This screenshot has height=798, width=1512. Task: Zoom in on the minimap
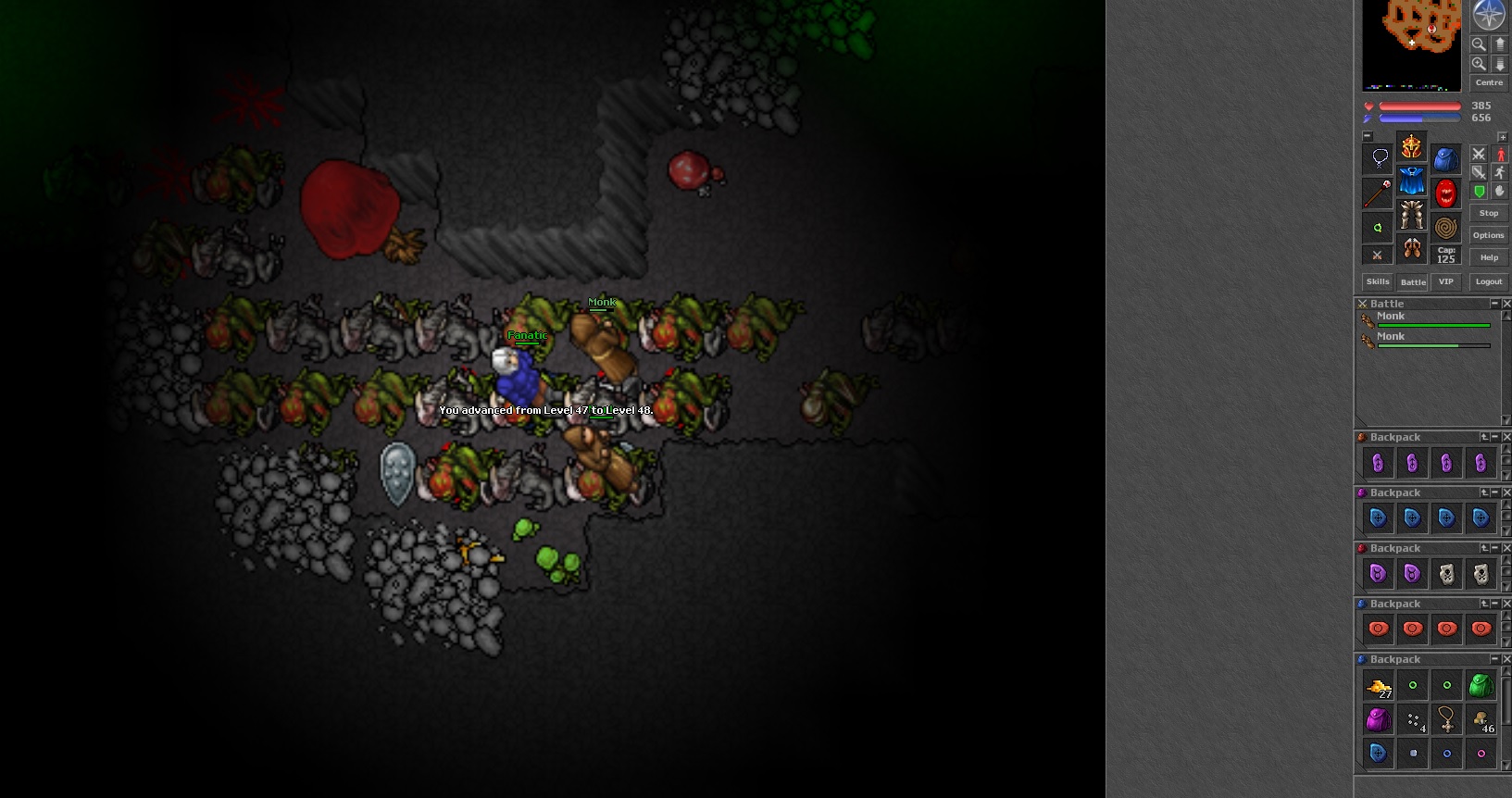1479,64
